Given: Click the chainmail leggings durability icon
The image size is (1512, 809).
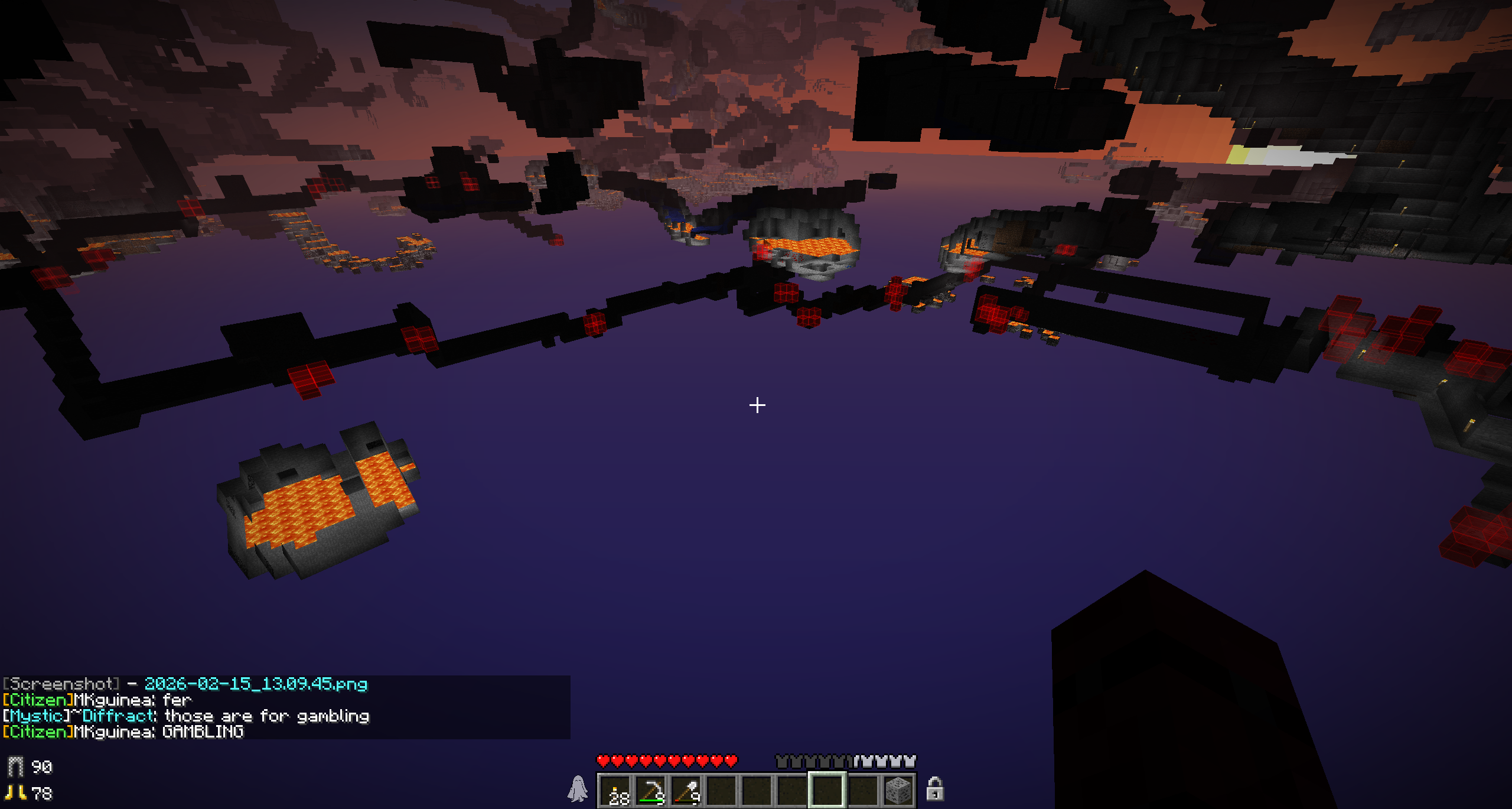Looking at the screenshot, I should tap(16, 767).
